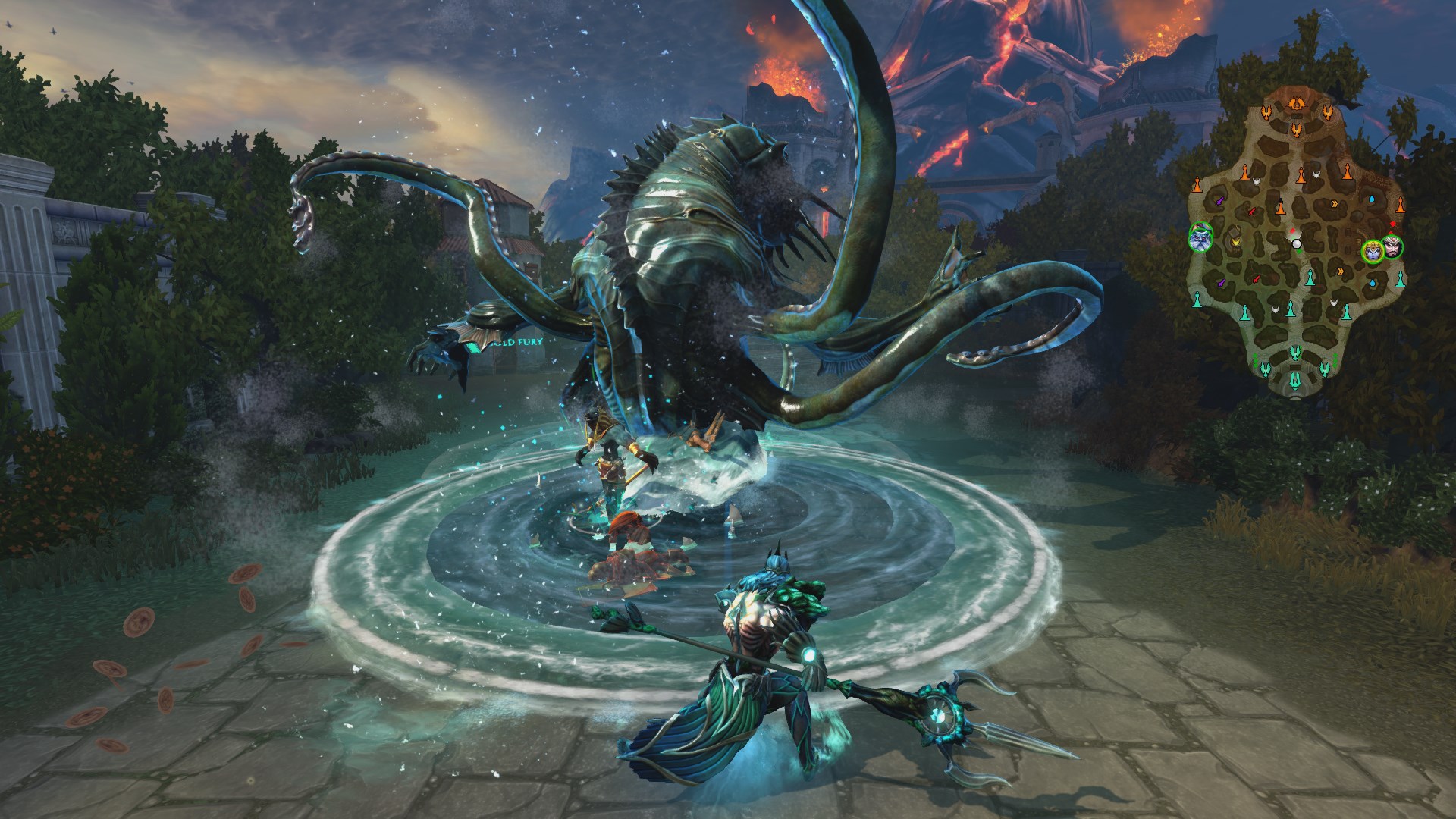Select the blue mana buff droplet icon

pyautogui.click(x=1371, y=197)
